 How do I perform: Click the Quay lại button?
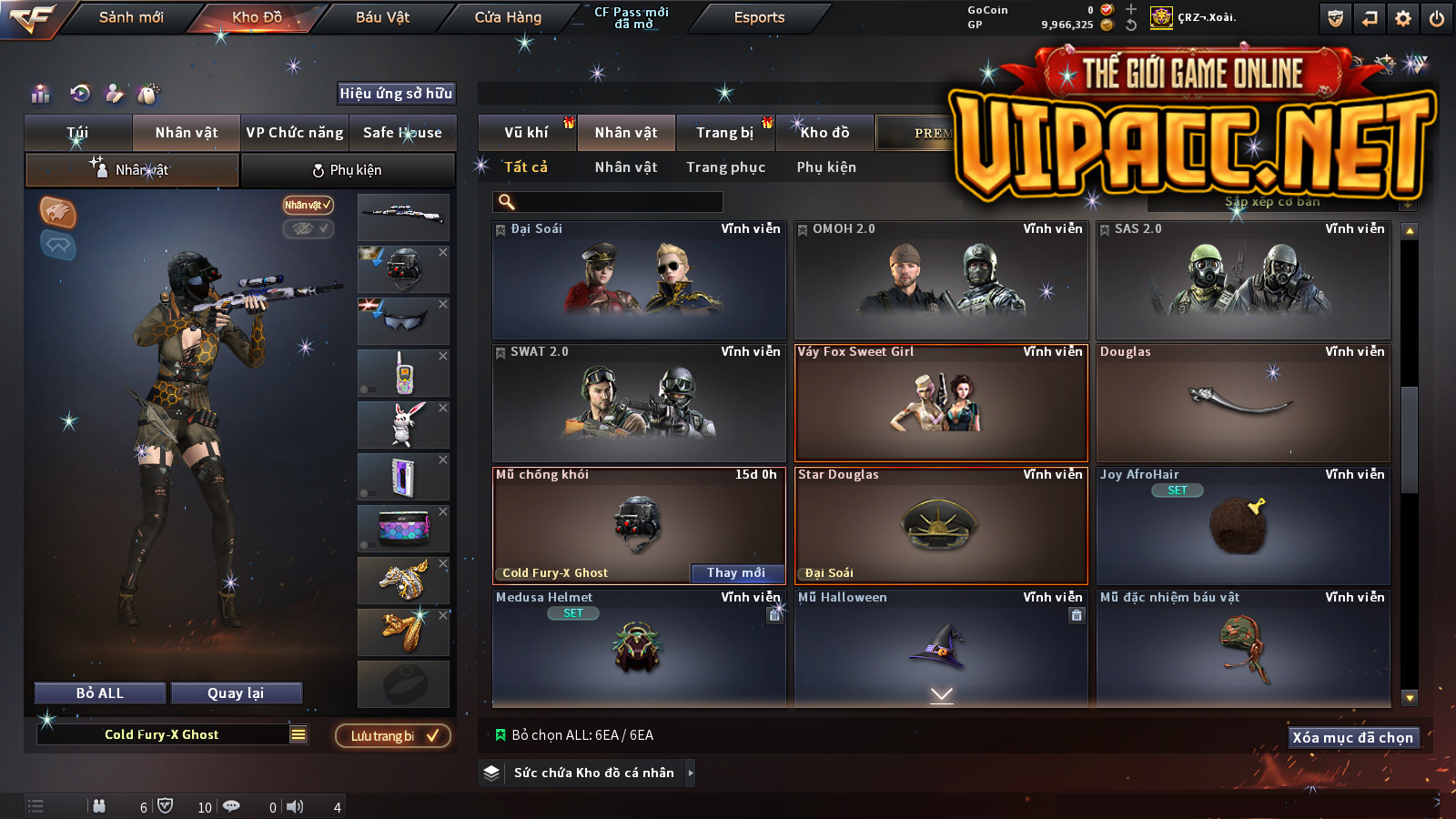[x=236, y=693]
